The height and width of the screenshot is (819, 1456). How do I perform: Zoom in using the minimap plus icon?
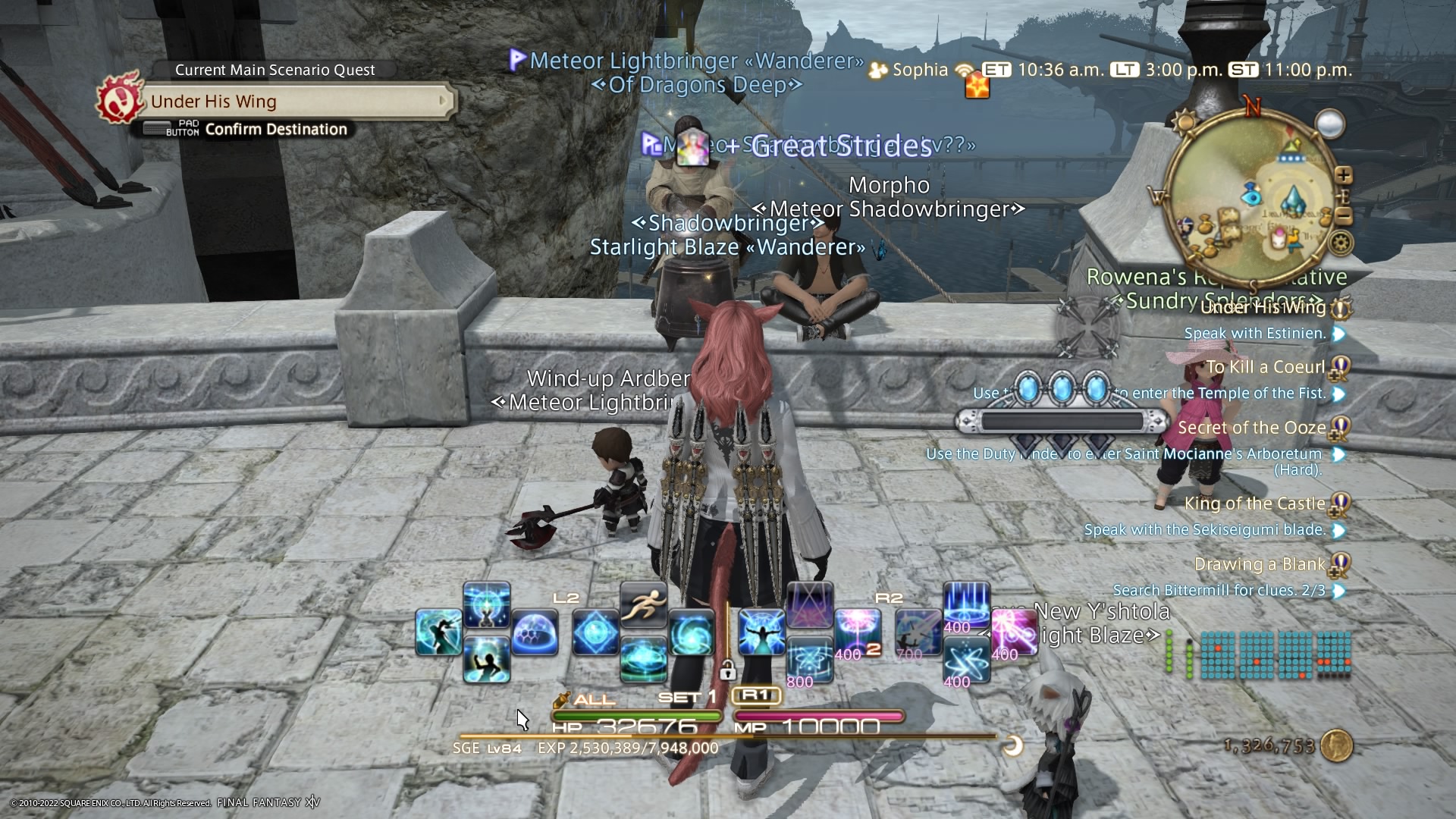[x=1343, y=175]
